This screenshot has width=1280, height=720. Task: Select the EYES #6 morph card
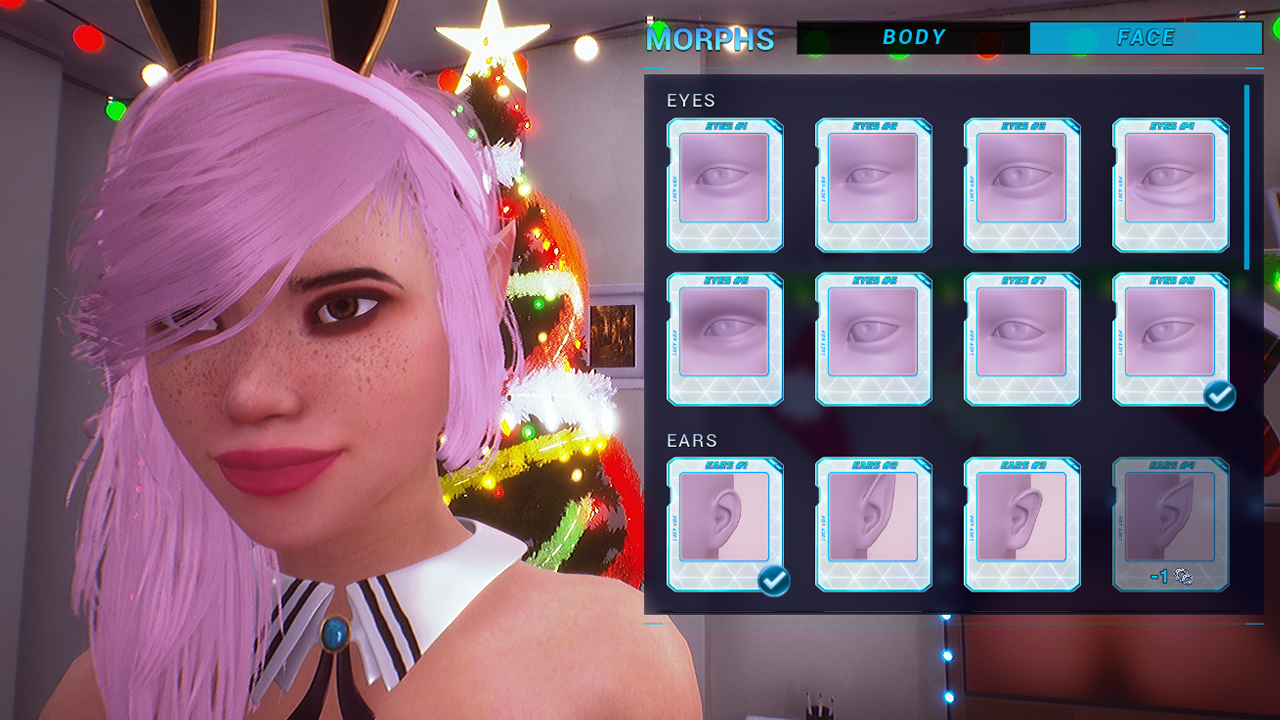pos(873,338)
